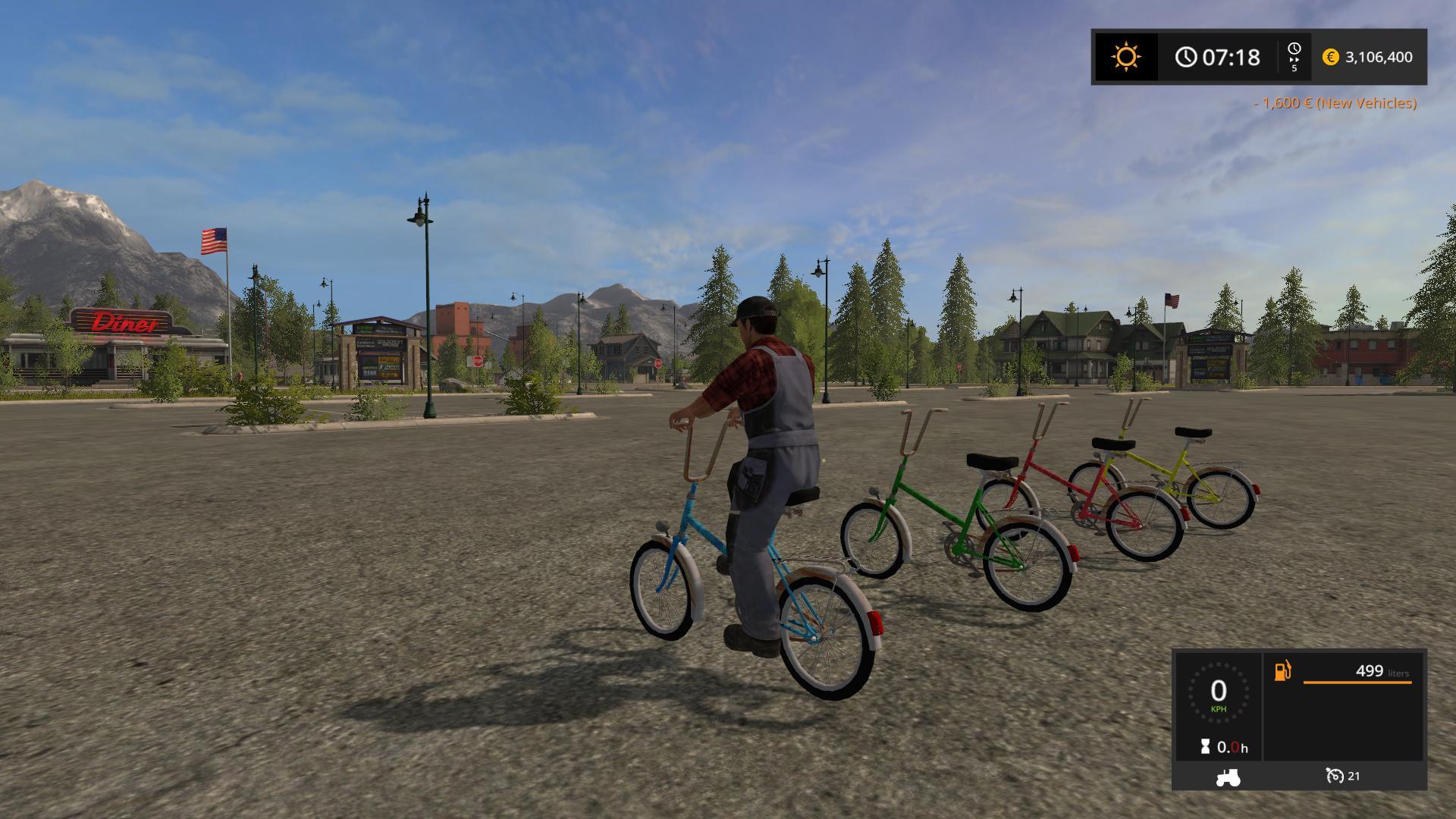Click the orange fuel pump icon
The height and width of the screenshot is (819, 1456).
pos(1282,671)
